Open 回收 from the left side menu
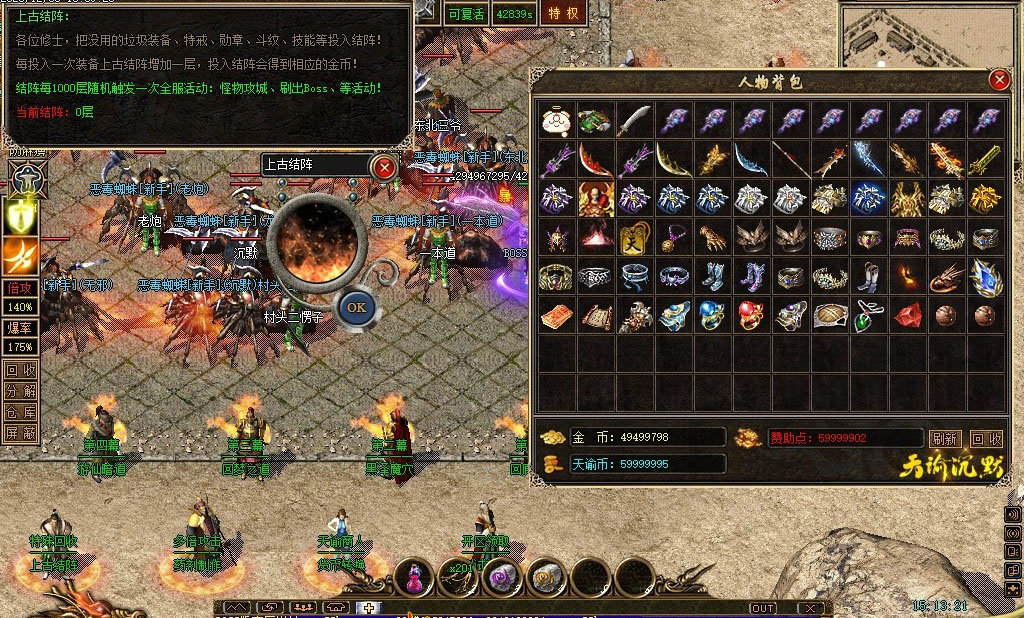The image size is (1024, 618). pos(20,370)
